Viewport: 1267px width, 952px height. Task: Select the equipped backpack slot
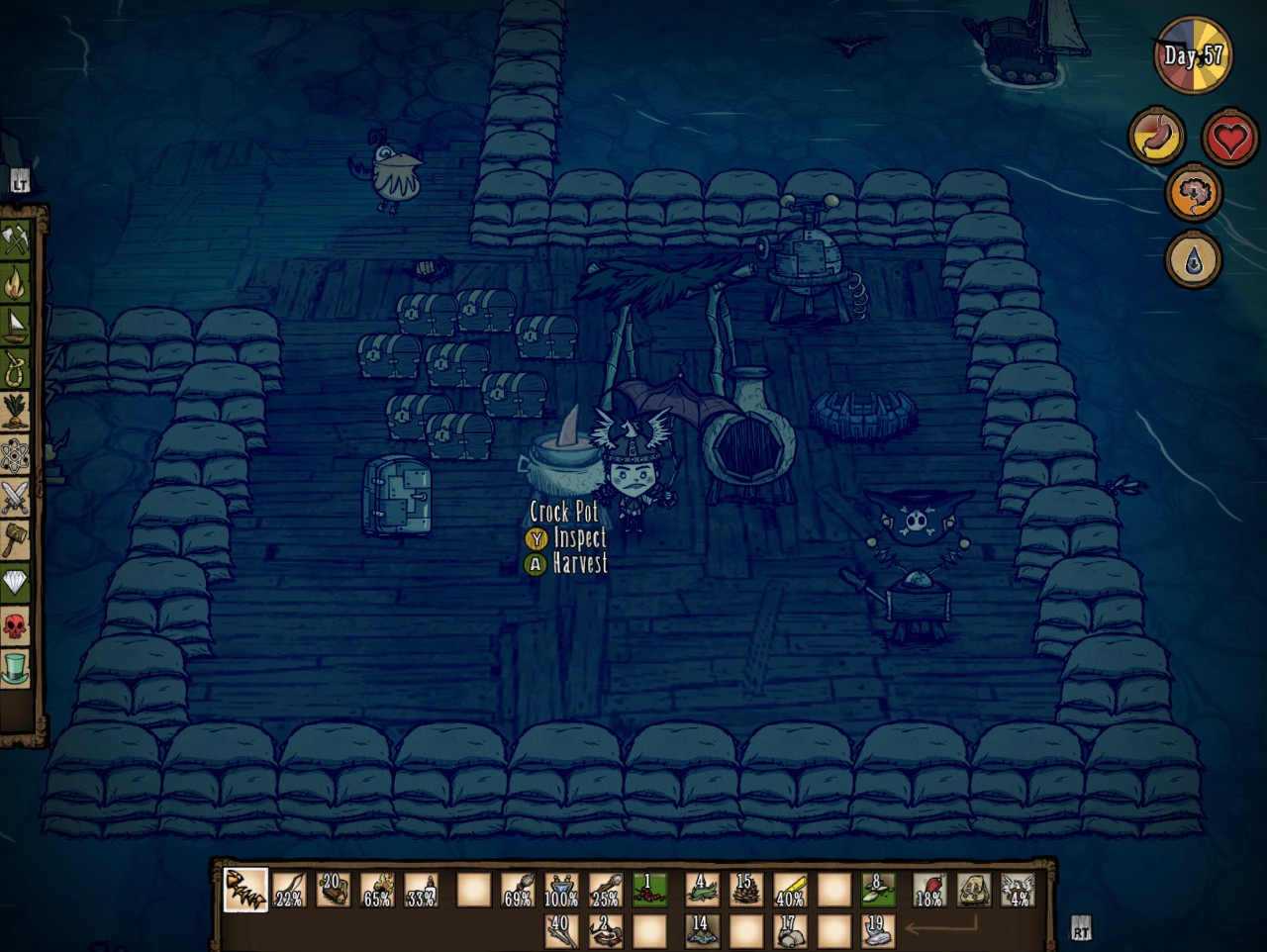coord(974,890)
